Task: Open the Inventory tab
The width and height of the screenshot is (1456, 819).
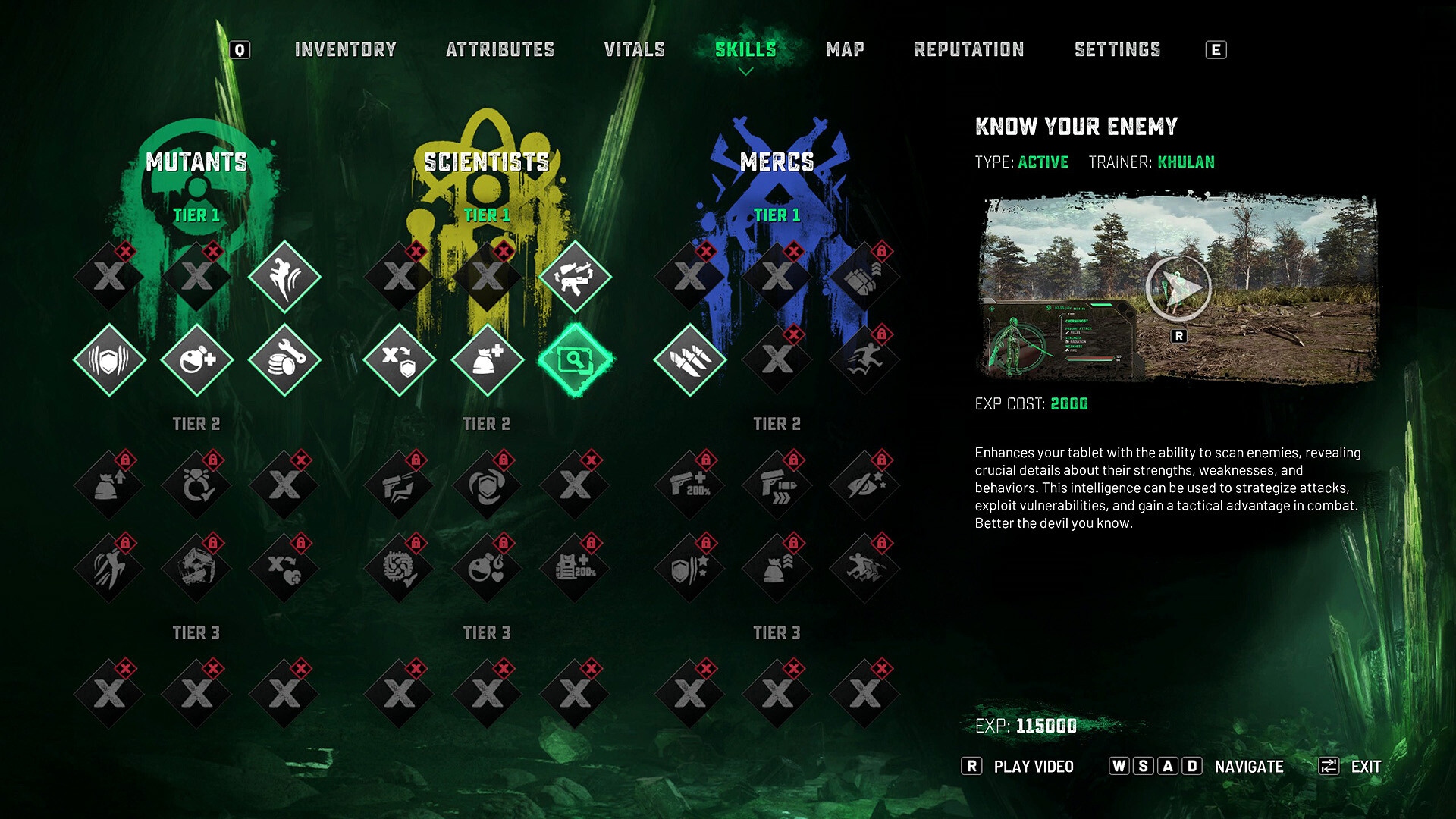Action: (x=345, y=50)
